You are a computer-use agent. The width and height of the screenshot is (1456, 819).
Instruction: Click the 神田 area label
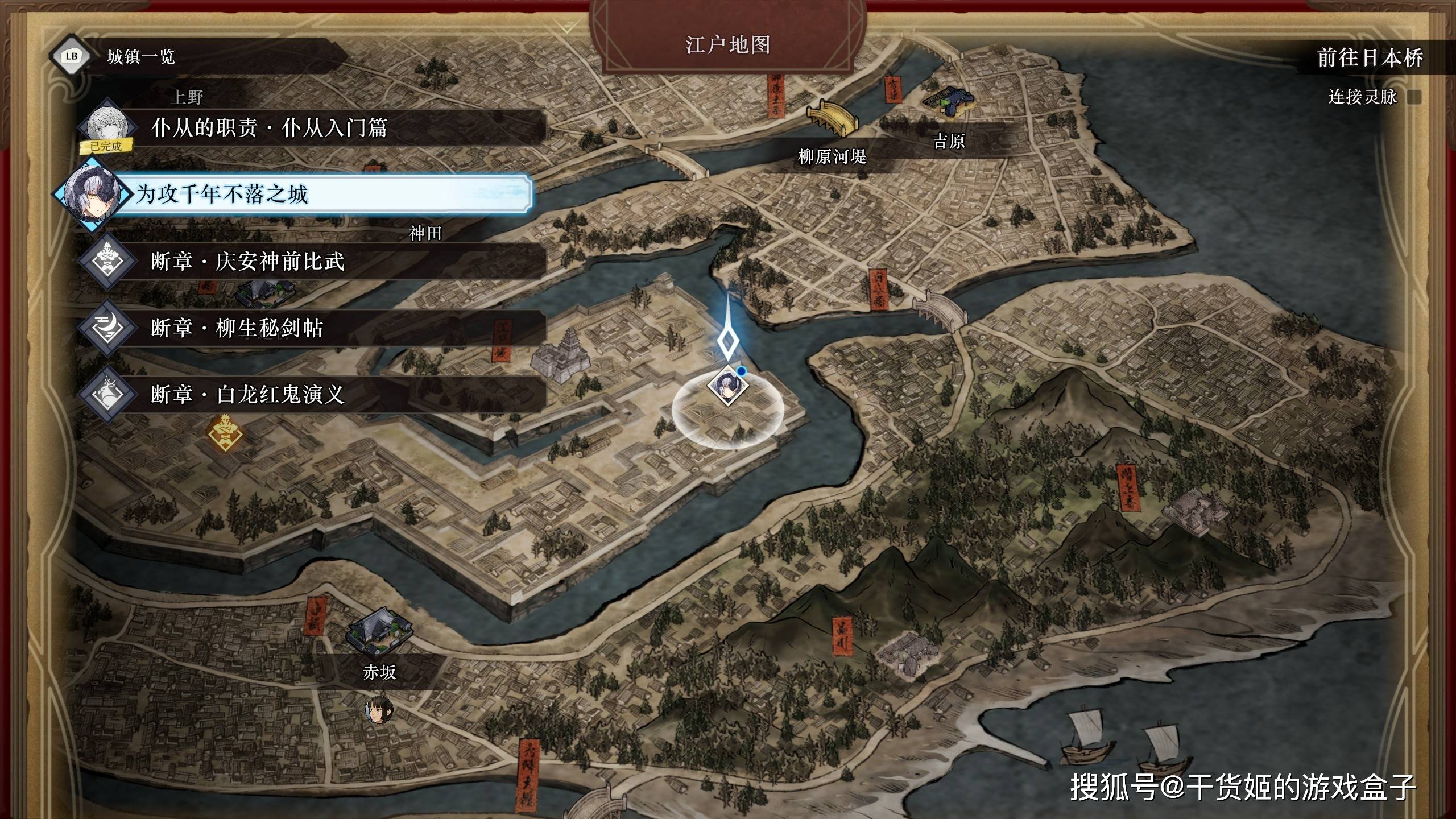425,233
